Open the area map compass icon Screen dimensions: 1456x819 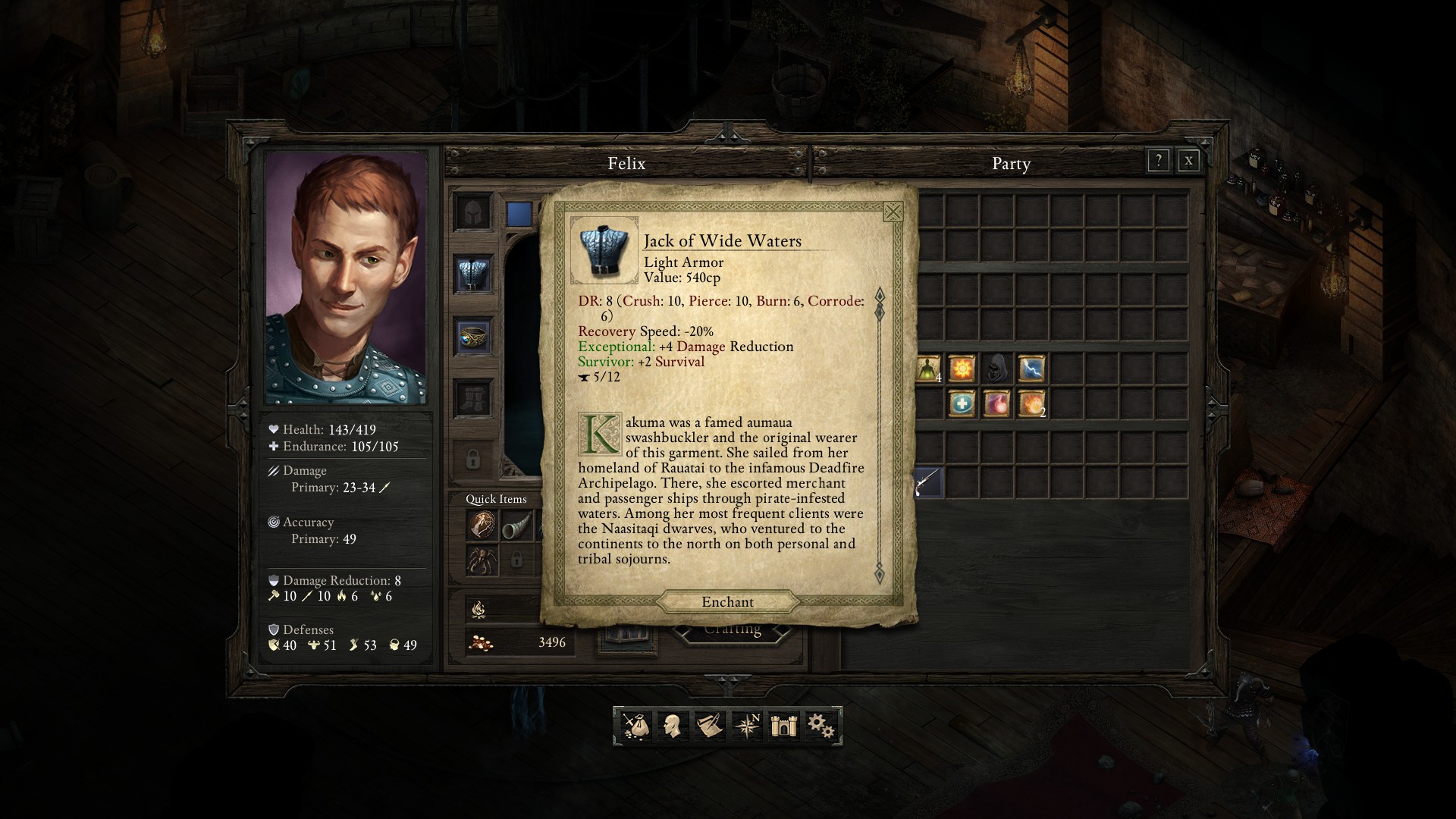746,726
